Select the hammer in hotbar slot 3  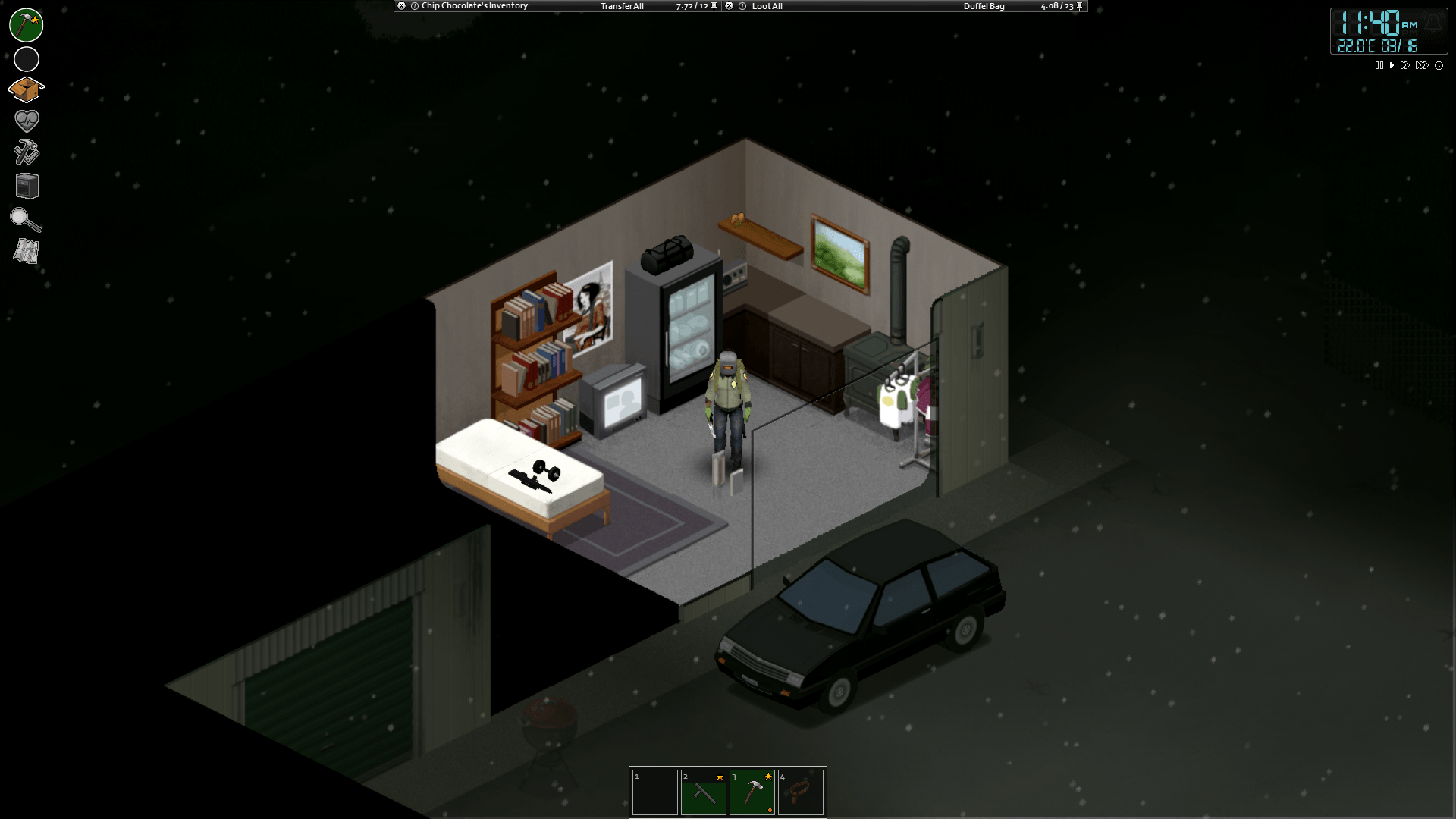coord(752,792)
